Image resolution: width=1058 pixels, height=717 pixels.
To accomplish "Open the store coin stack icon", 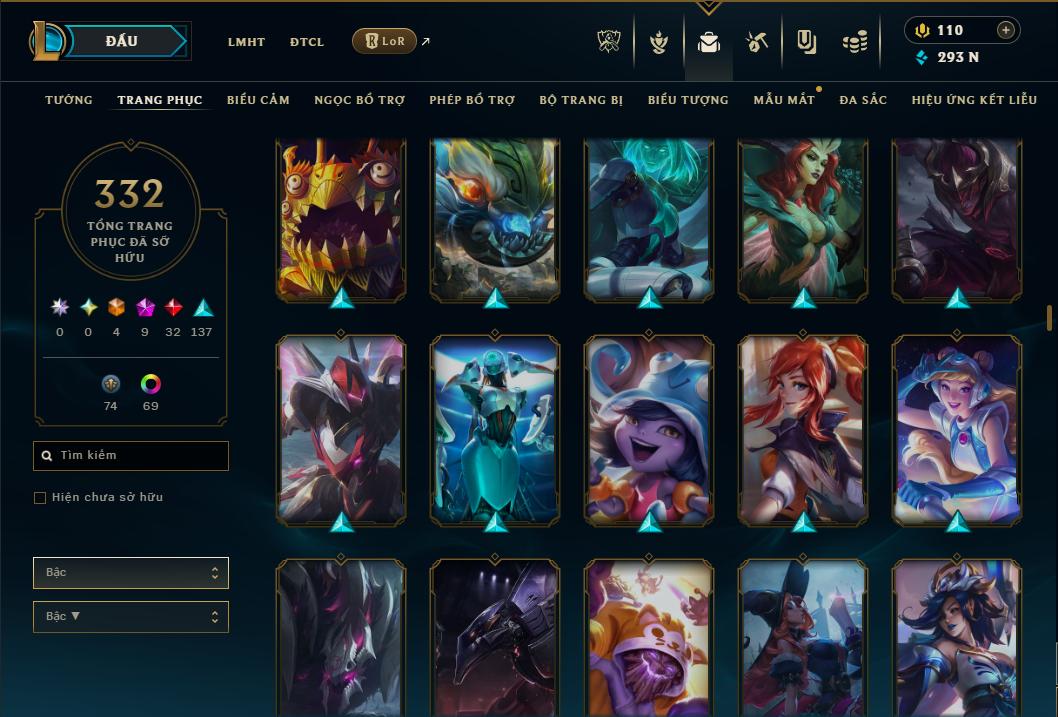I will tap(854, 42).
